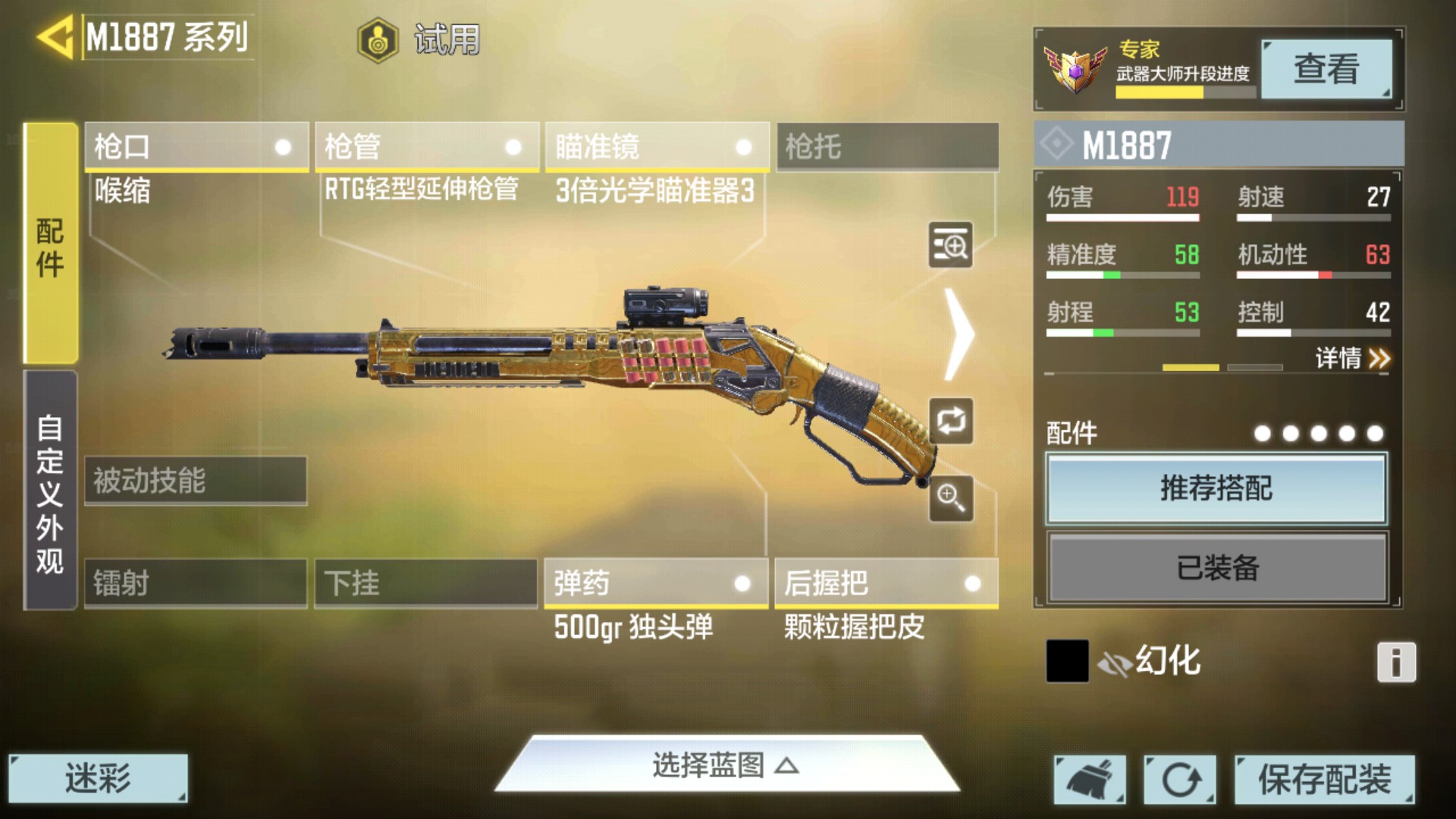Open the 选择蓝图 blueprint selector
Screen dimensions: 1456x819
click(x=726, y=765)
